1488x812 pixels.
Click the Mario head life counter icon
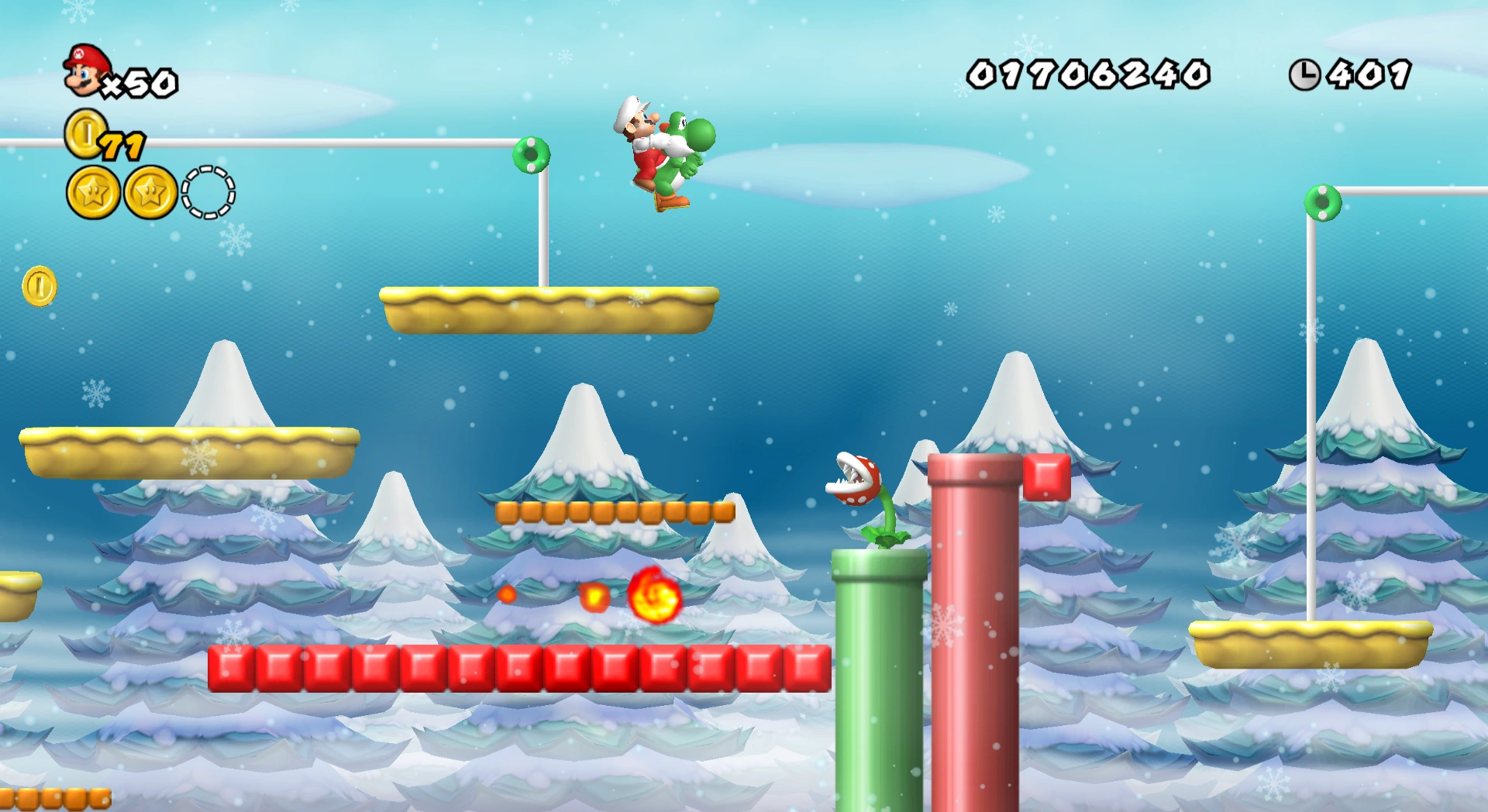point(83,71)
